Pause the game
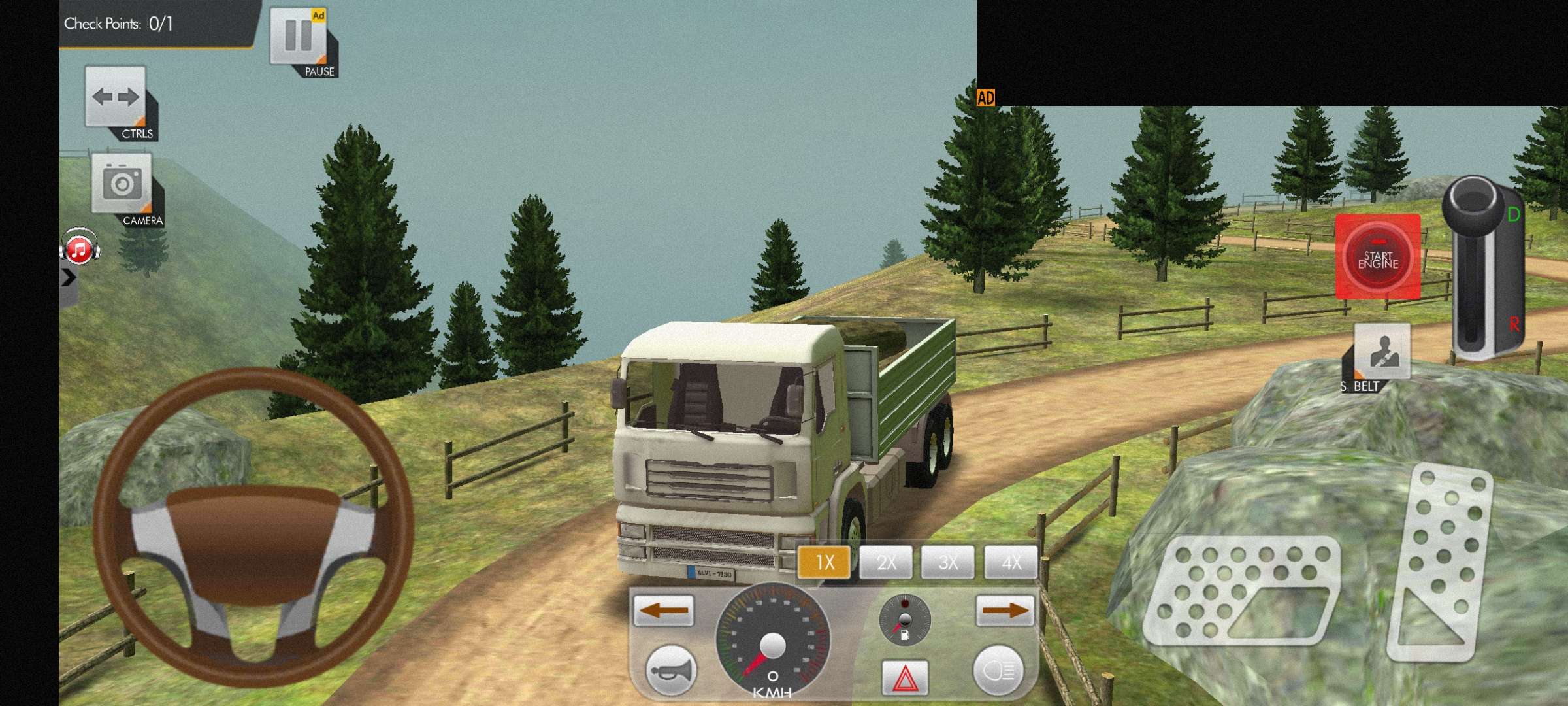Screen dimensions: 1568x706 pyautogui.click(x=299, y=37)
